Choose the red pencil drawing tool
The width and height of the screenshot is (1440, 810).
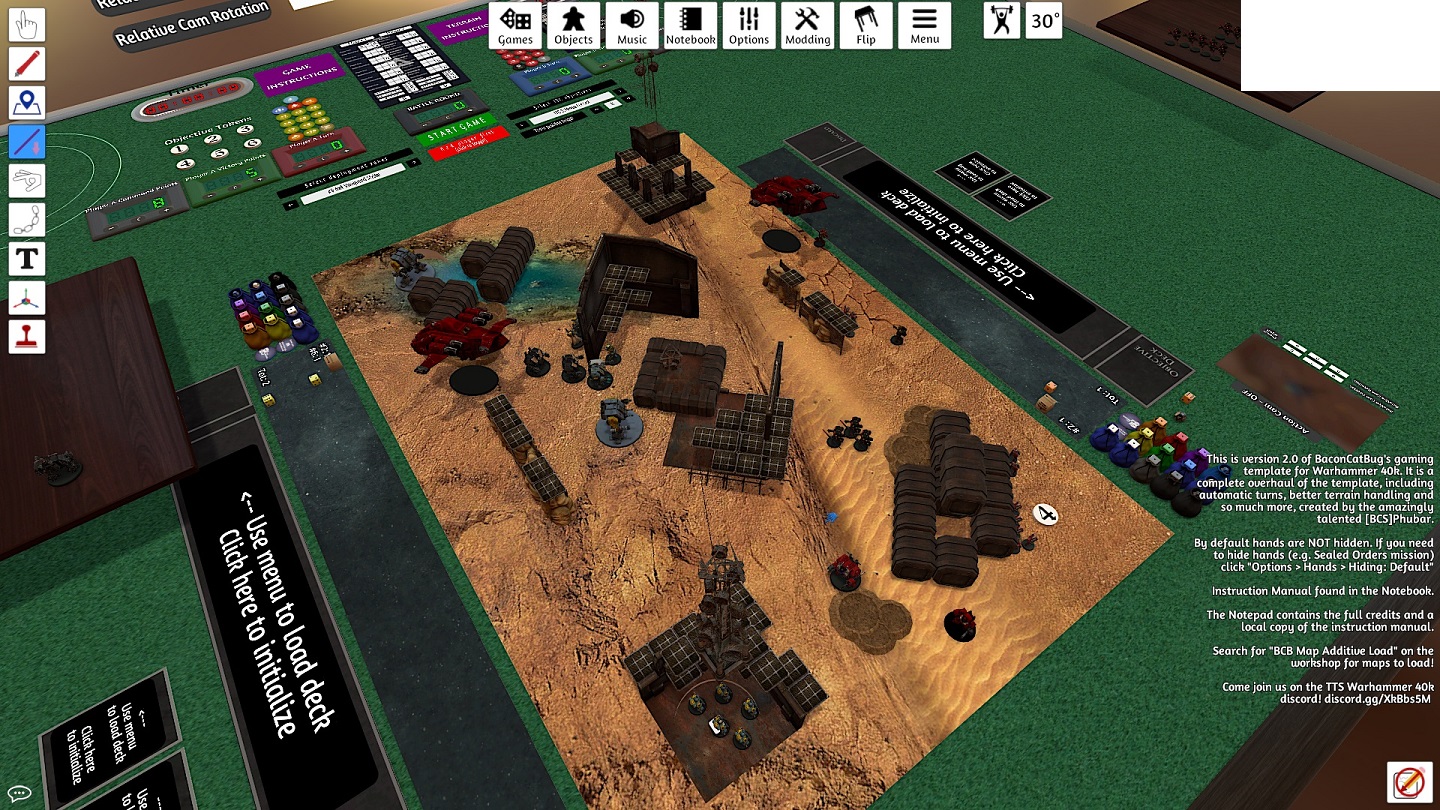(x=27, y=64)
